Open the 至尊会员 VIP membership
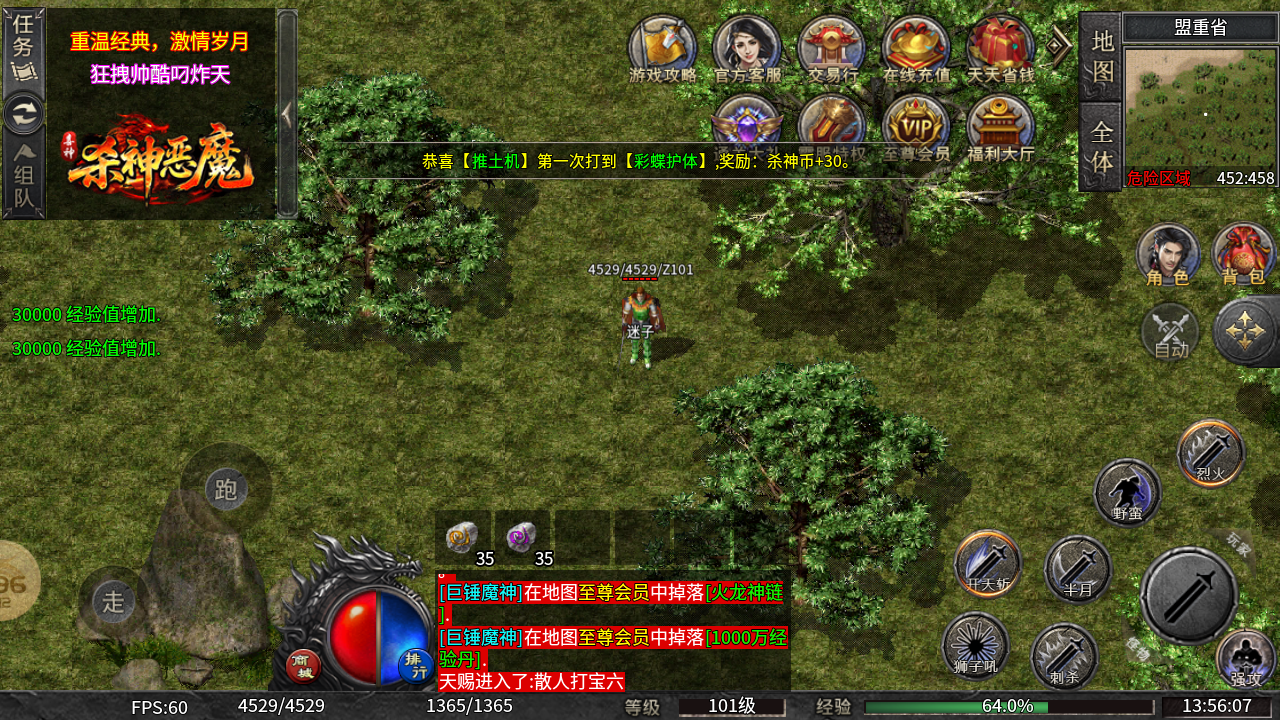This screenshot has height=720, width=1280. [x=916, y=128]
